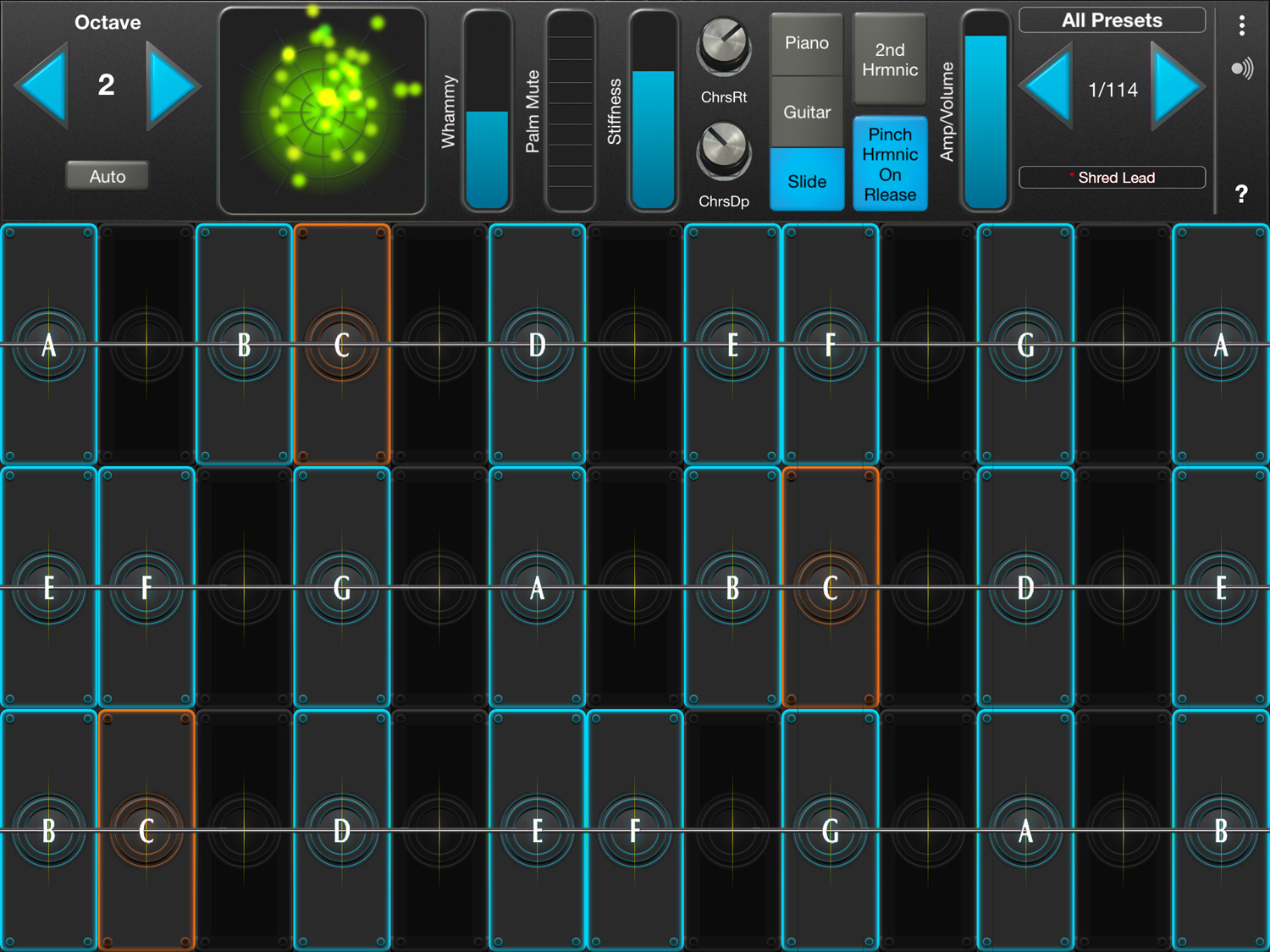Screen dimensions: 1270x952
Task: Open the Shred Lead preset name
Action: pos(1112,178)
